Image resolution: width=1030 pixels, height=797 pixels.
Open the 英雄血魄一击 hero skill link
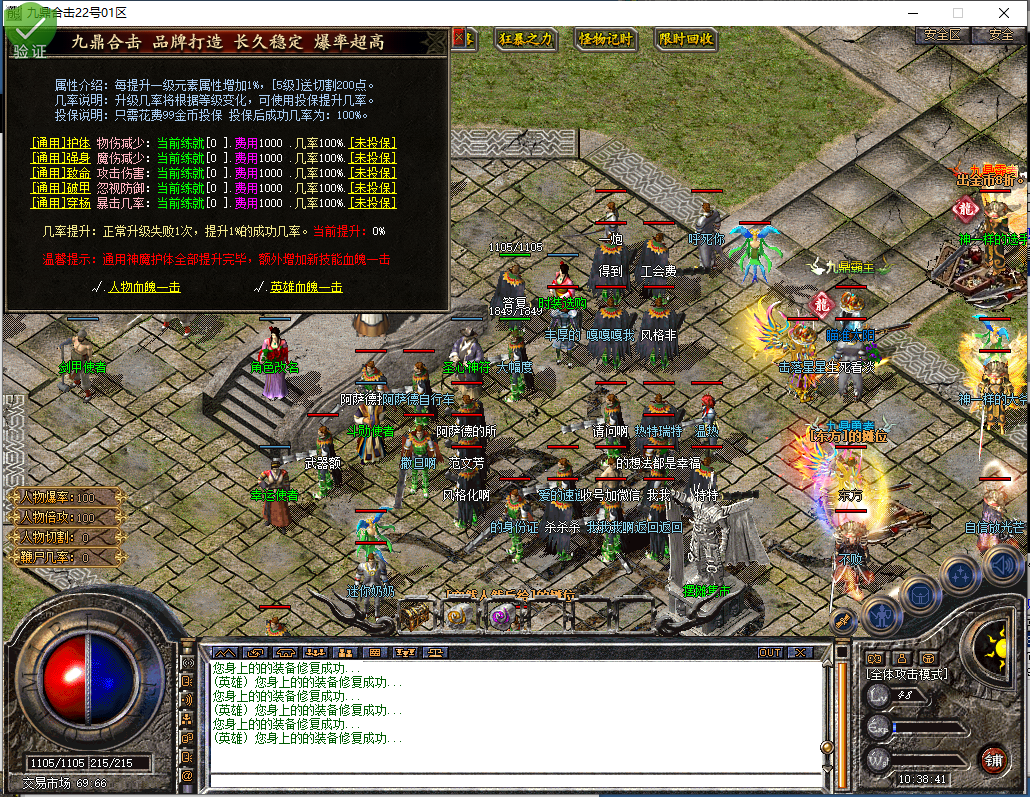tap(305, 287)
